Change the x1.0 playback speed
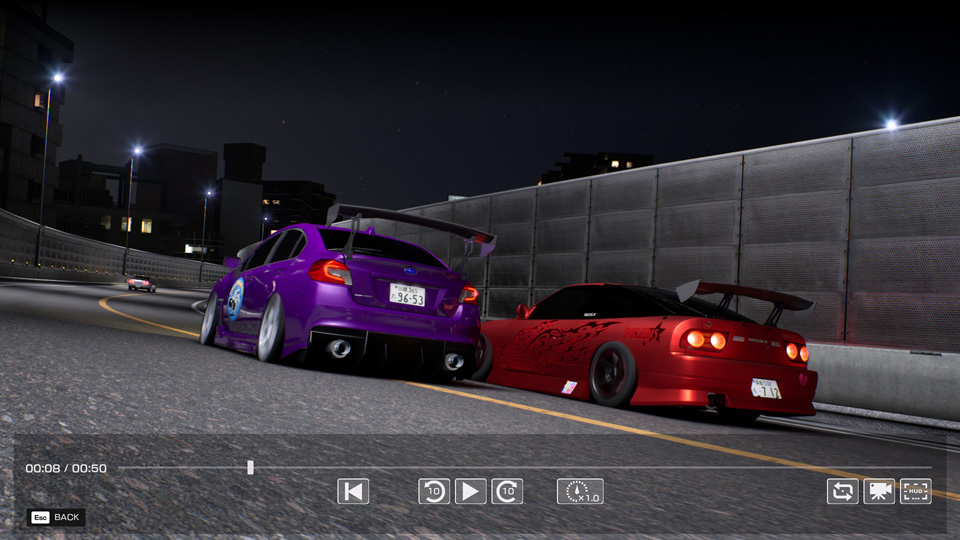Image resolution: width=960 pixels, height=540 pixels. 580,491
